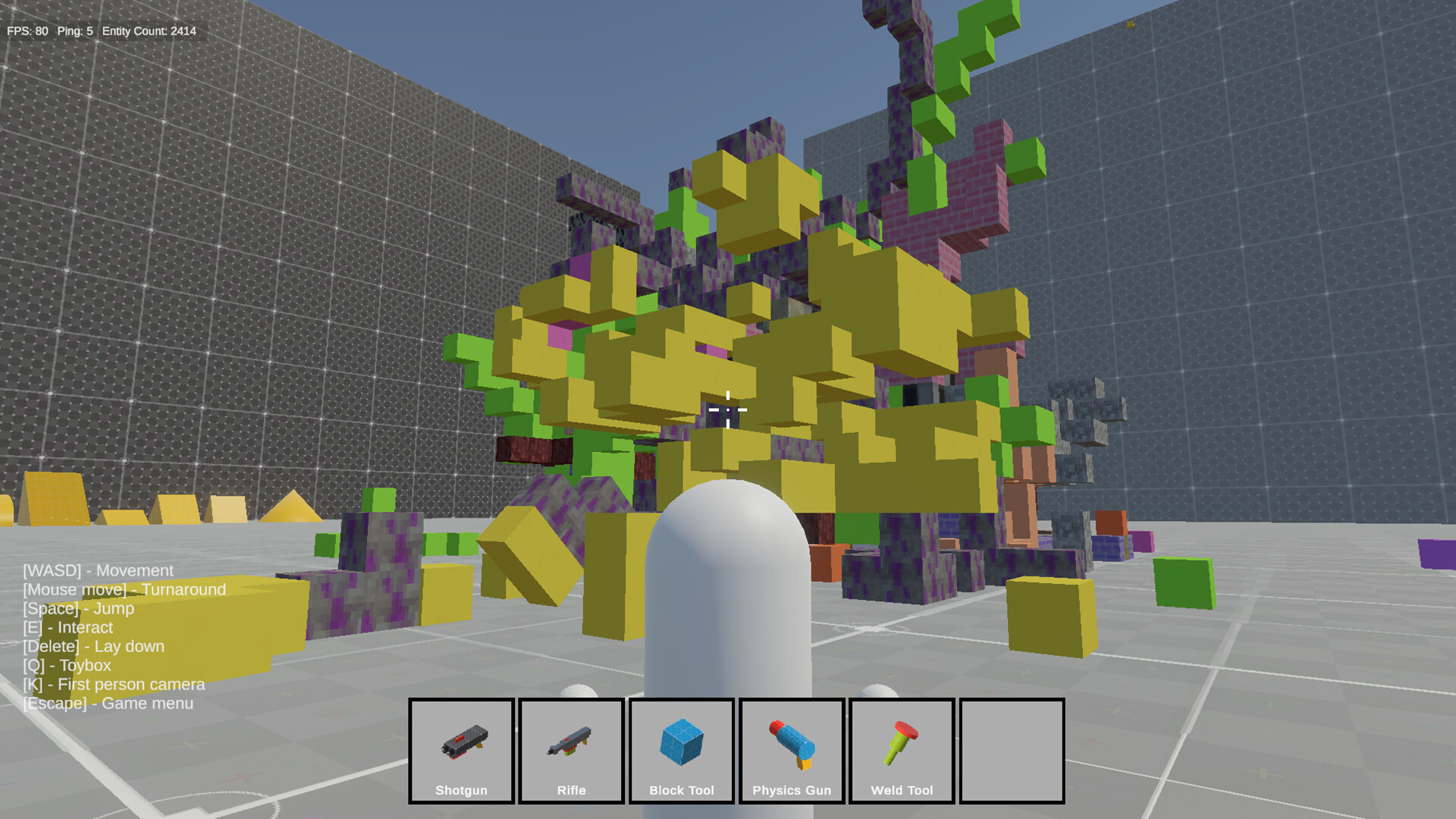Click the Entity Count display
The image size is (1456, 819).
[x=148, y=32]
